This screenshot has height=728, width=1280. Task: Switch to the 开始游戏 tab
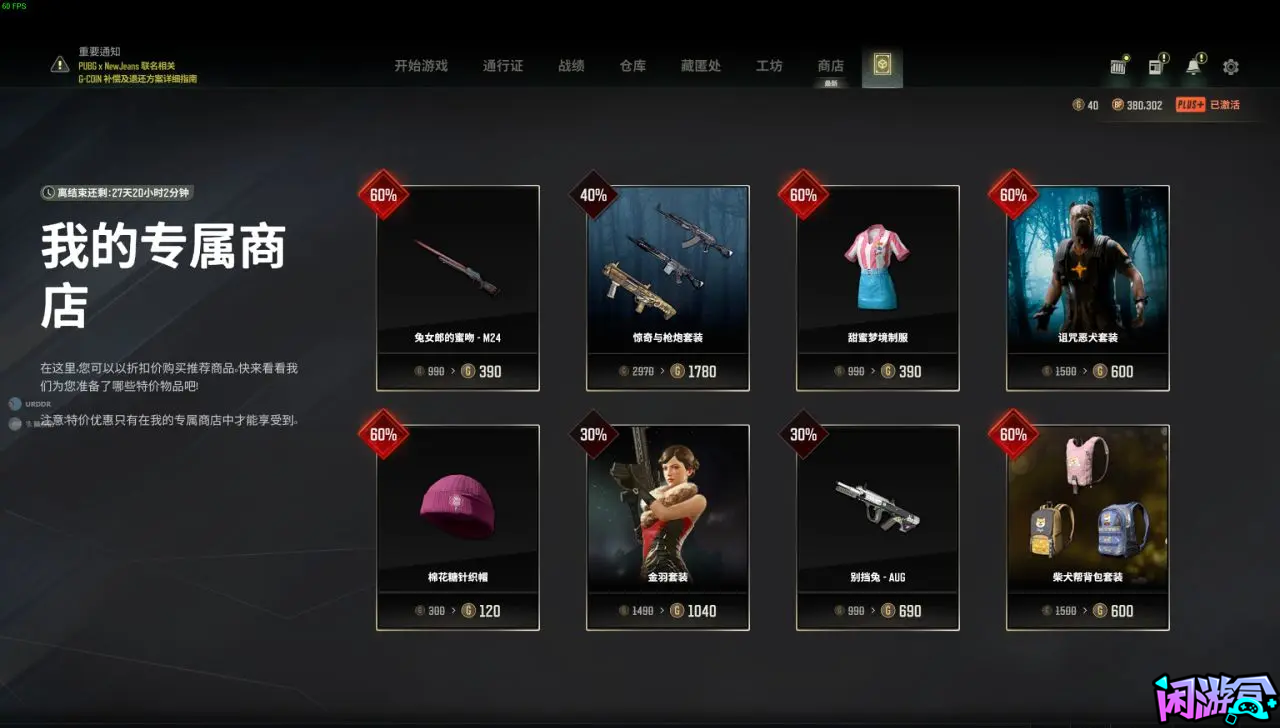click(x=419, y=65)
